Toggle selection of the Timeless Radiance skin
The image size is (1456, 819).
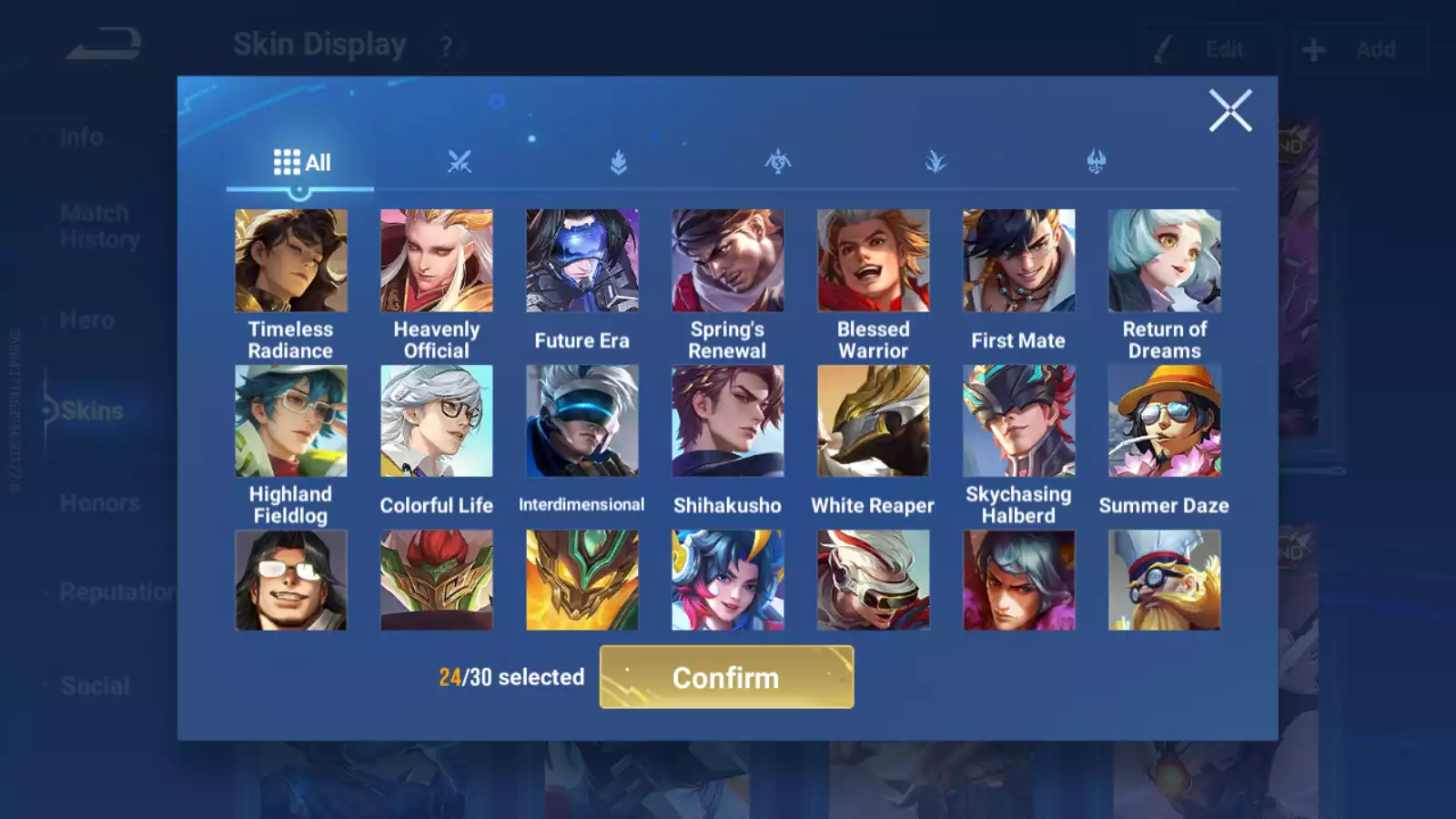[290, 260]
